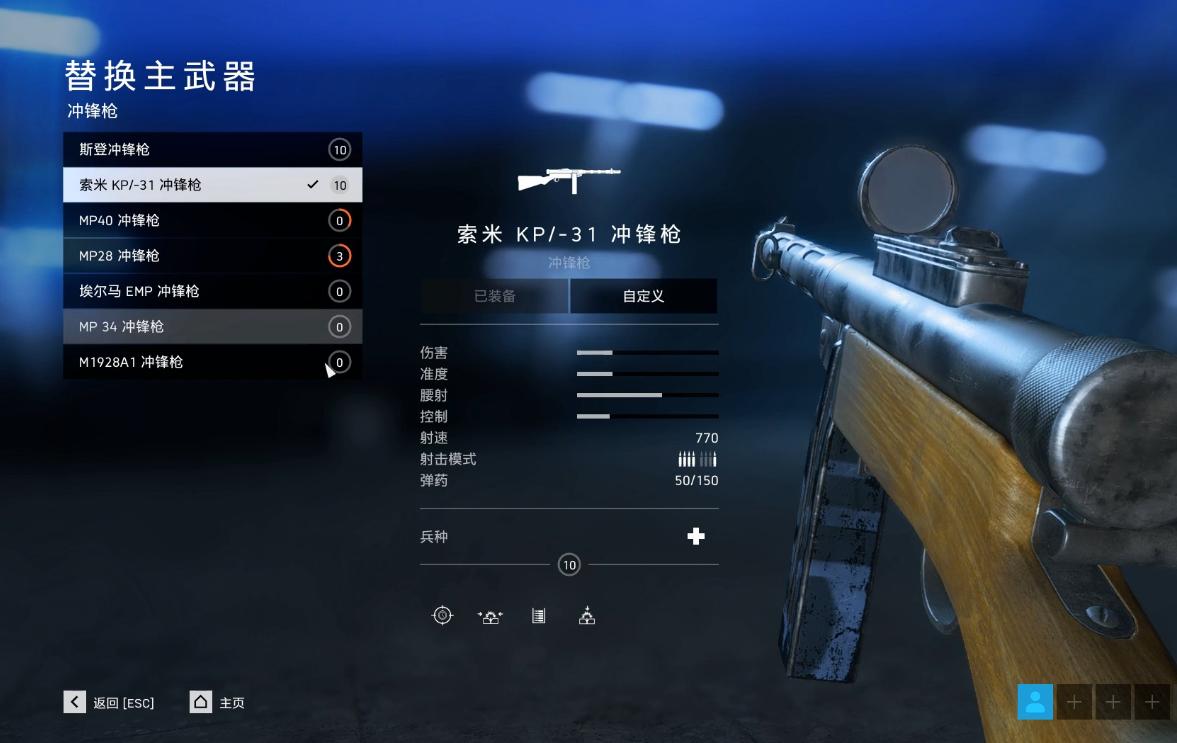The width and height of the screenshot is (1177, 743).
Task: Choose the 埃尔马 EMP 冲锋枪 row
Action: [x=212, y=291]
